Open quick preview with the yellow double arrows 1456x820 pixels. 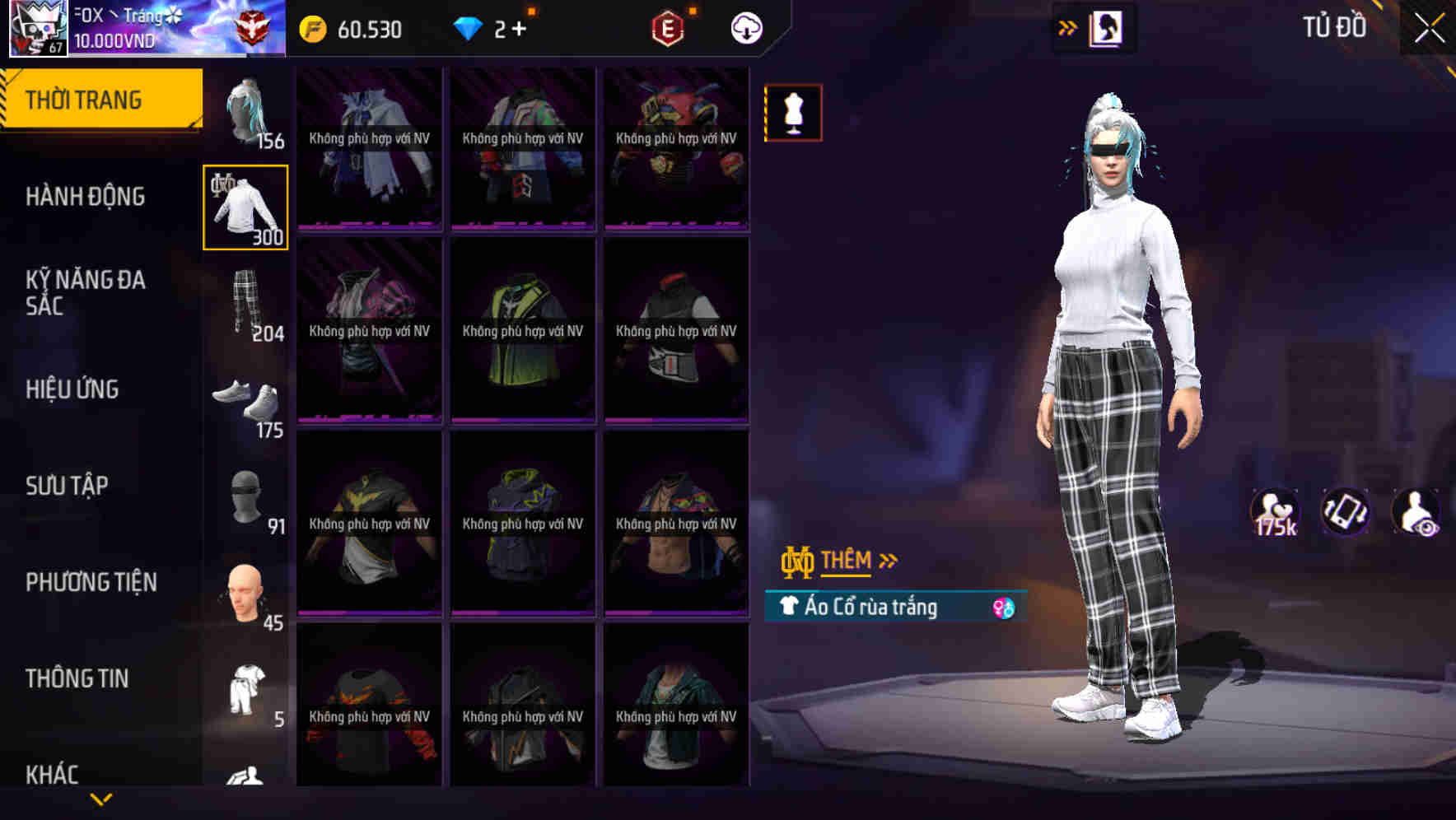(x=1068, y=27)
